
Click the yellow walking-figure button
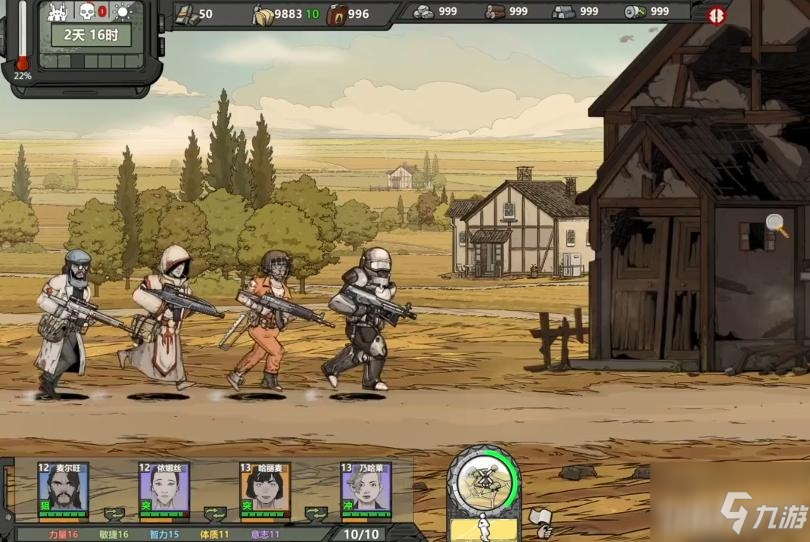[x=483, y=529]
